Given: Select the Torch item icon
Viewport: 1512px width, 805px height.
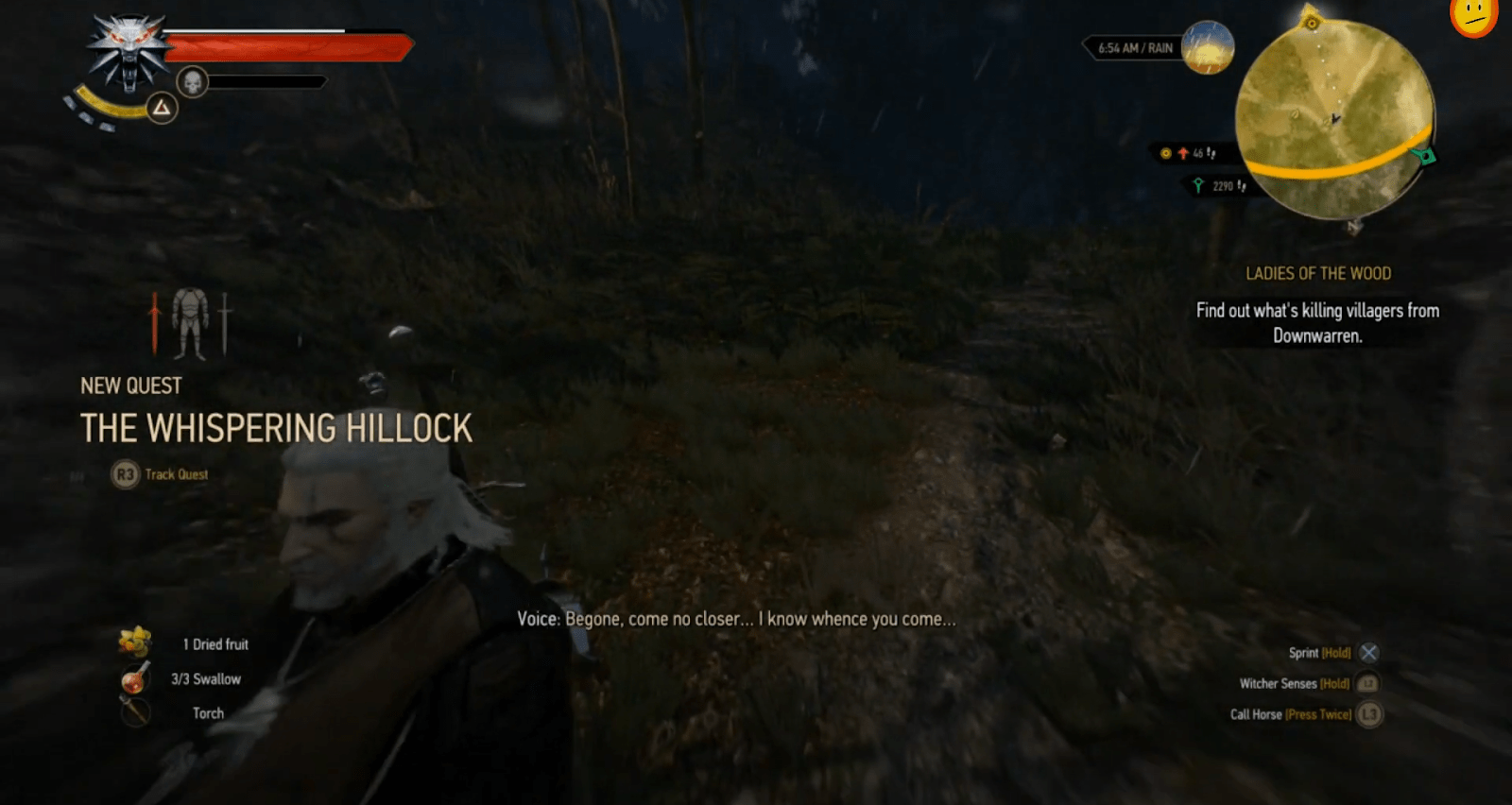Looking at the screenshot, I should click(x=135, y=712).
